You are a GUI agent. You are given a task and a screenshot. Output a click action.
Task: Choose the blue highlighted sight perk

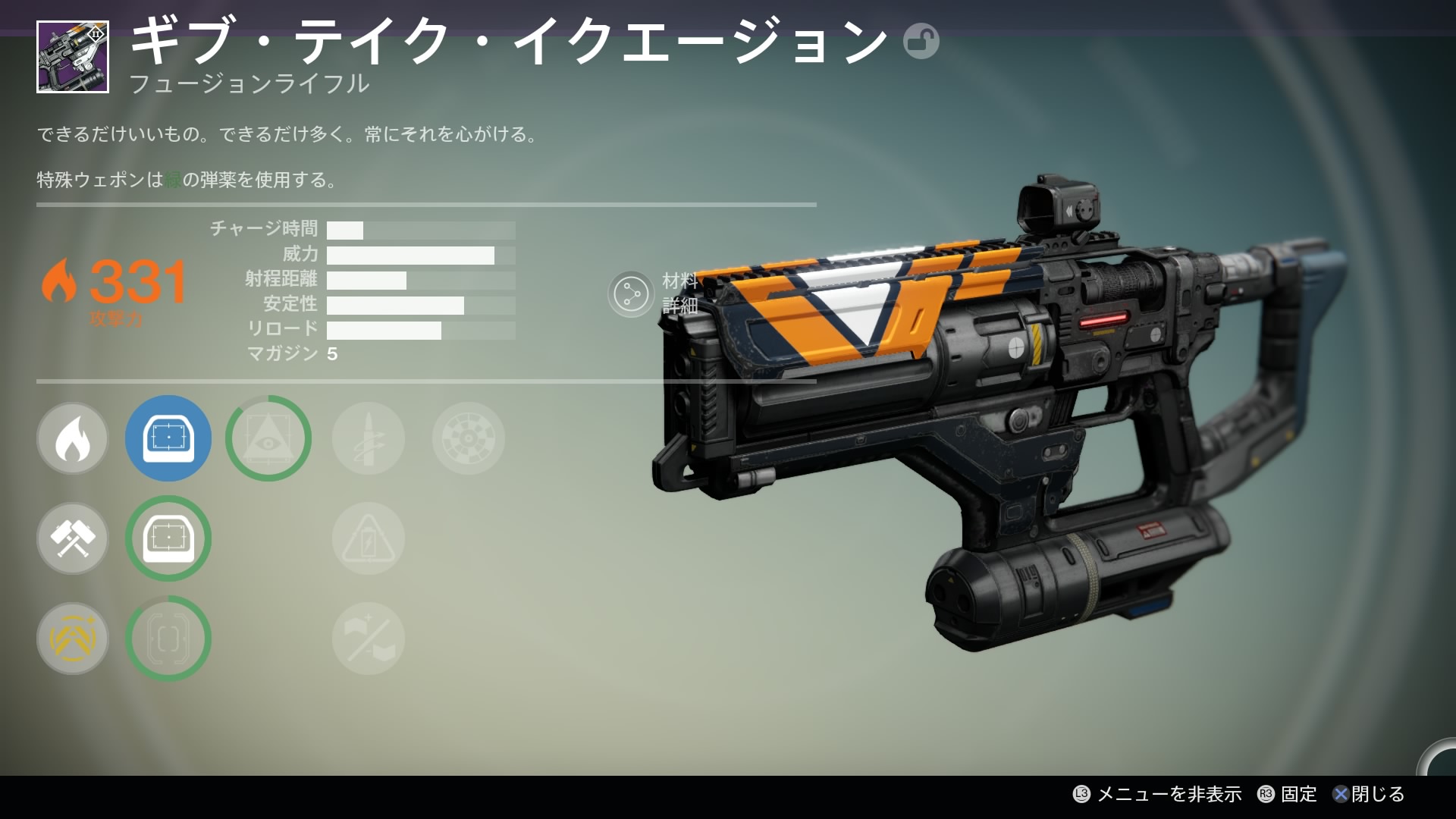(168, 438)
